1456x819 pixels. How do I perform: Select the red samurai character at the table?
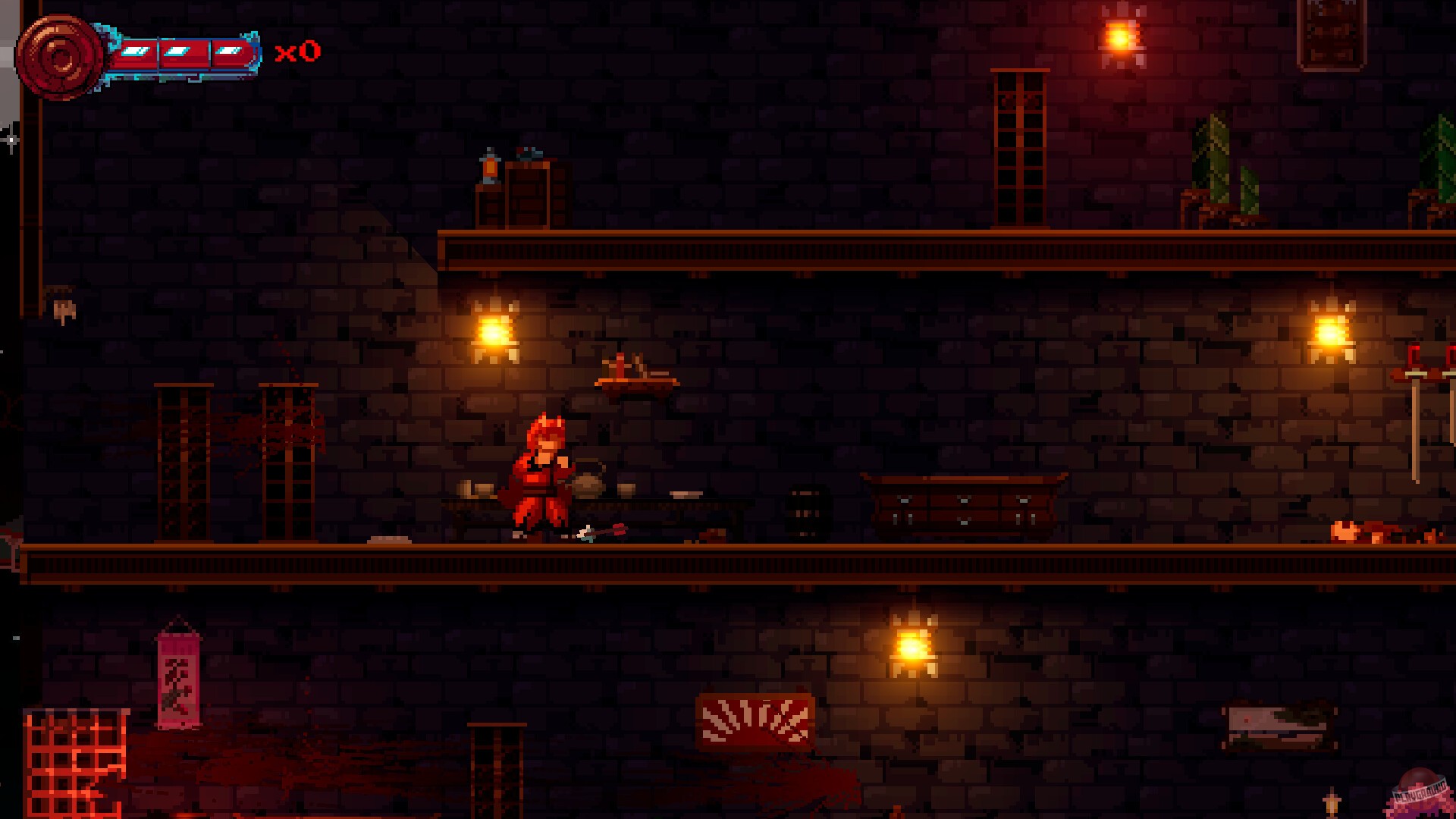tap(538, 470)
